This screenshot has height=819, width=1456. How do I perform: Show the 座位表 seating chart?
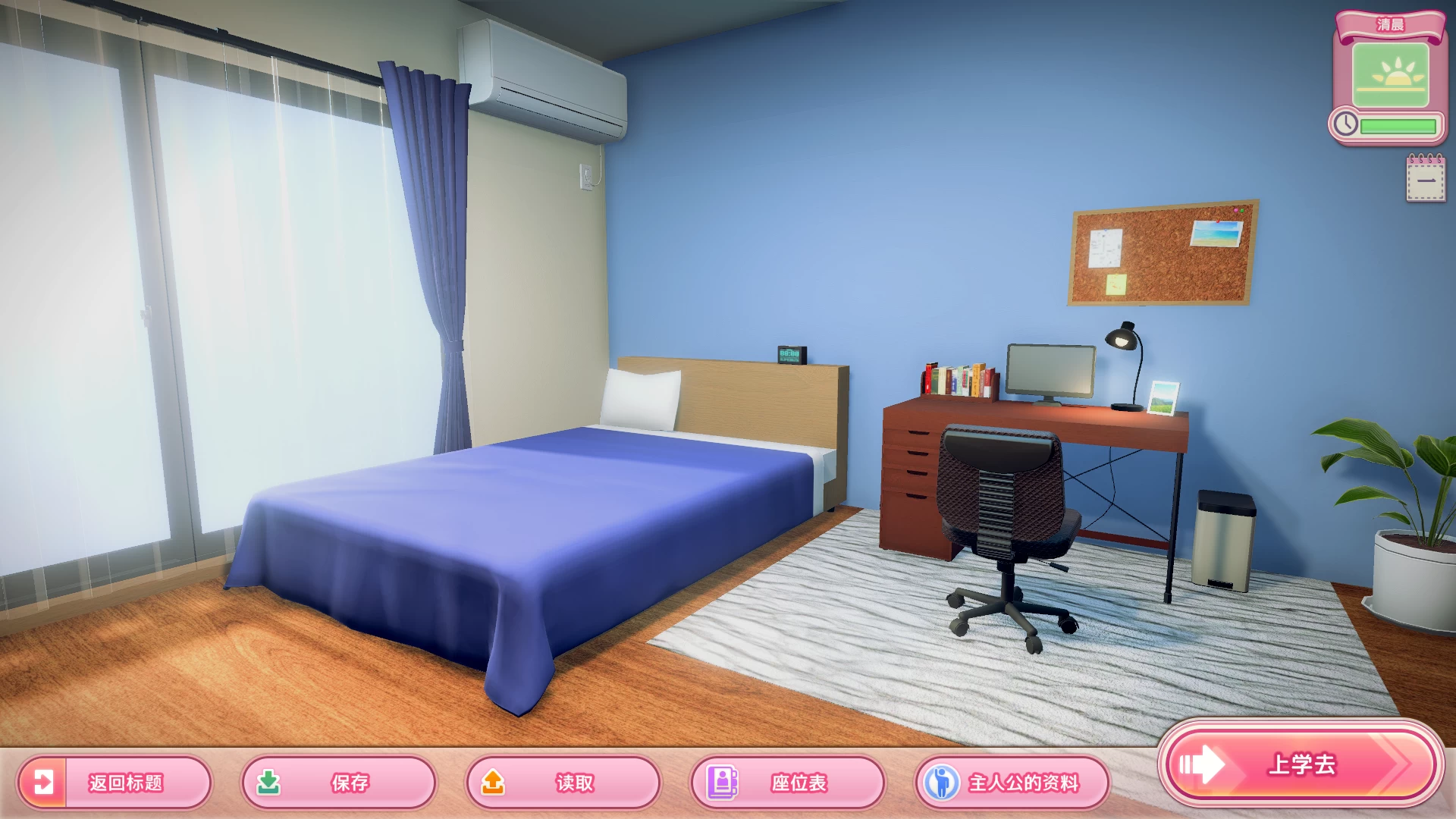(x=787, y=782)
